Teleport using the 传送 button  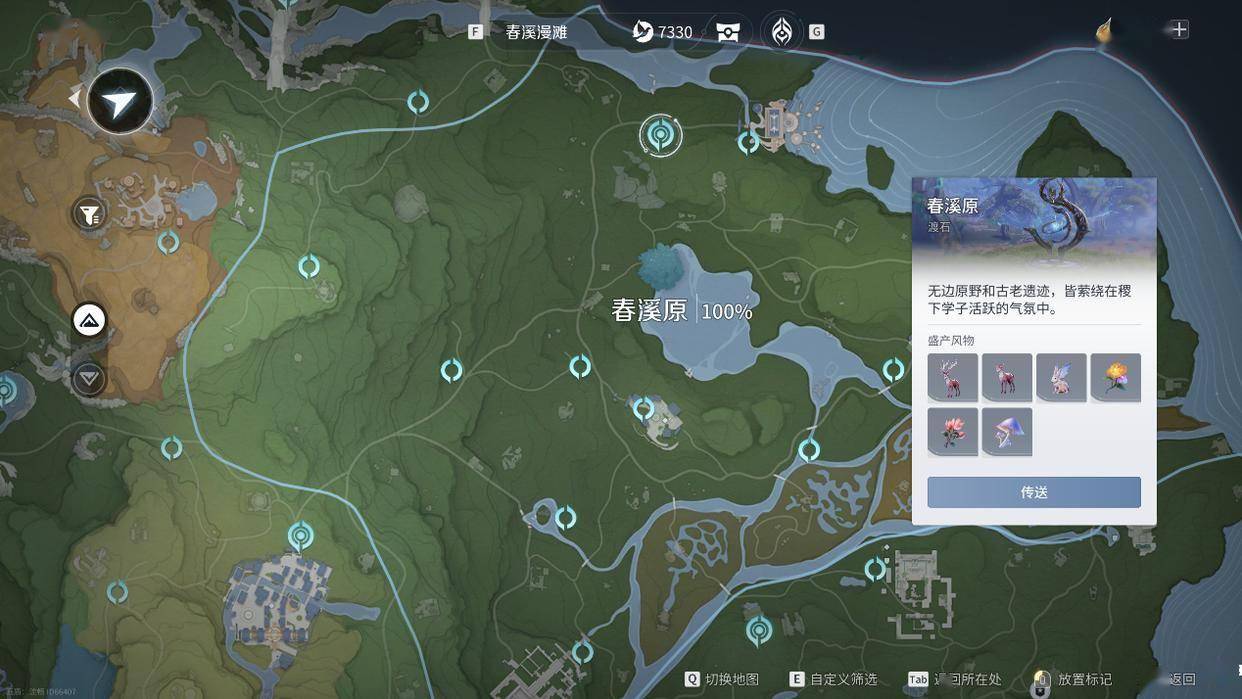[1033, 492]
